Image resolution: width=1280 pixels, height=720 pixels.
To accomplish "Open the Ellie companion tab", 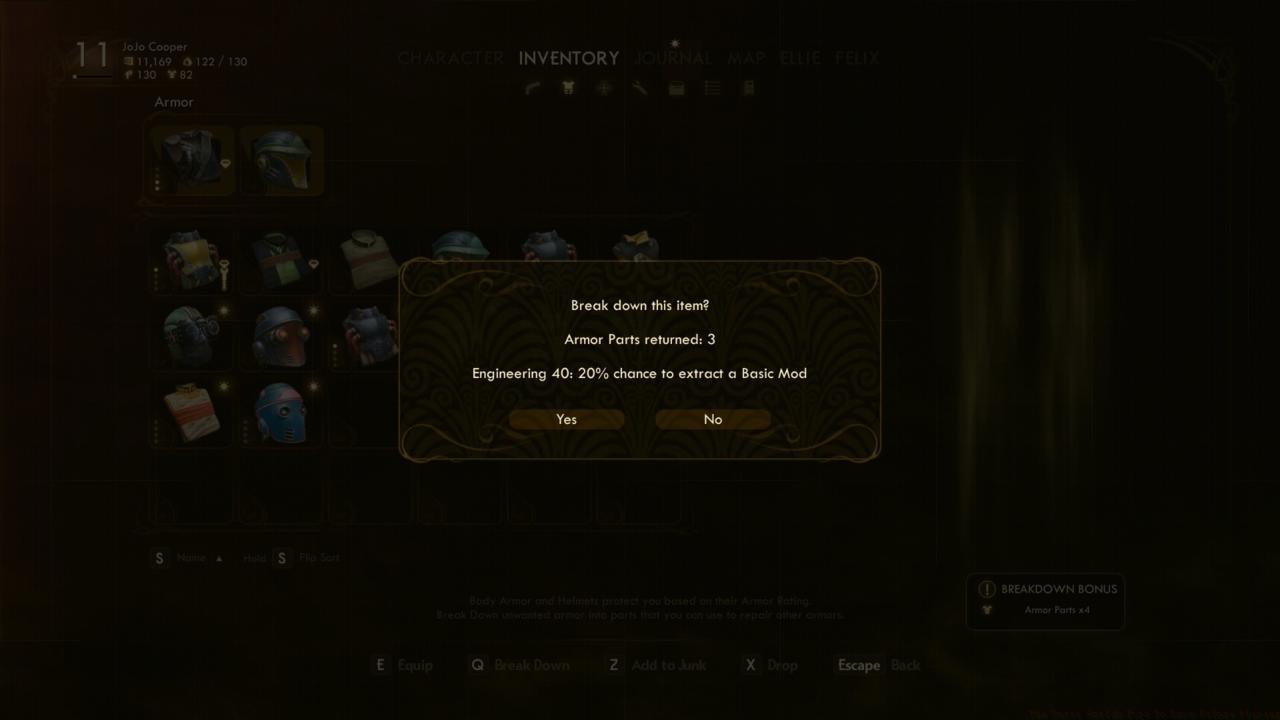I will [x=799, y=58].
